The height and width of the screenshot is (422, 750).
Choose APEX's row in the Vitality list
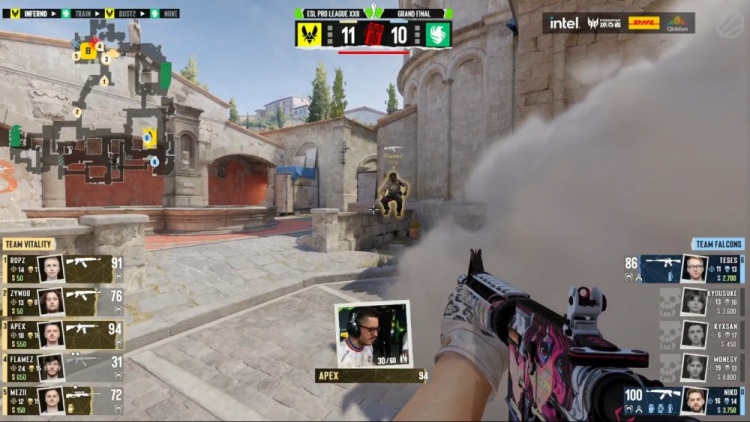tap(62, 334)
